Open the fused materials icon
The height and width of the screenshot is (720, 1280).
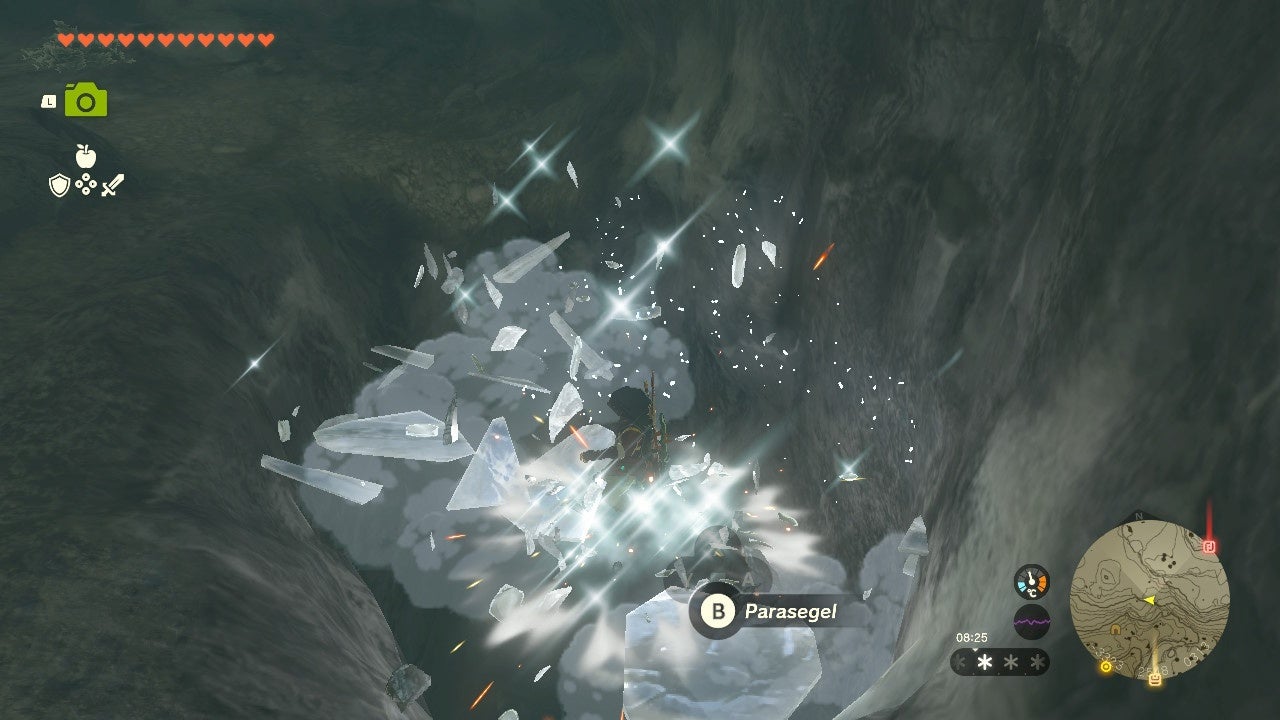86,183
